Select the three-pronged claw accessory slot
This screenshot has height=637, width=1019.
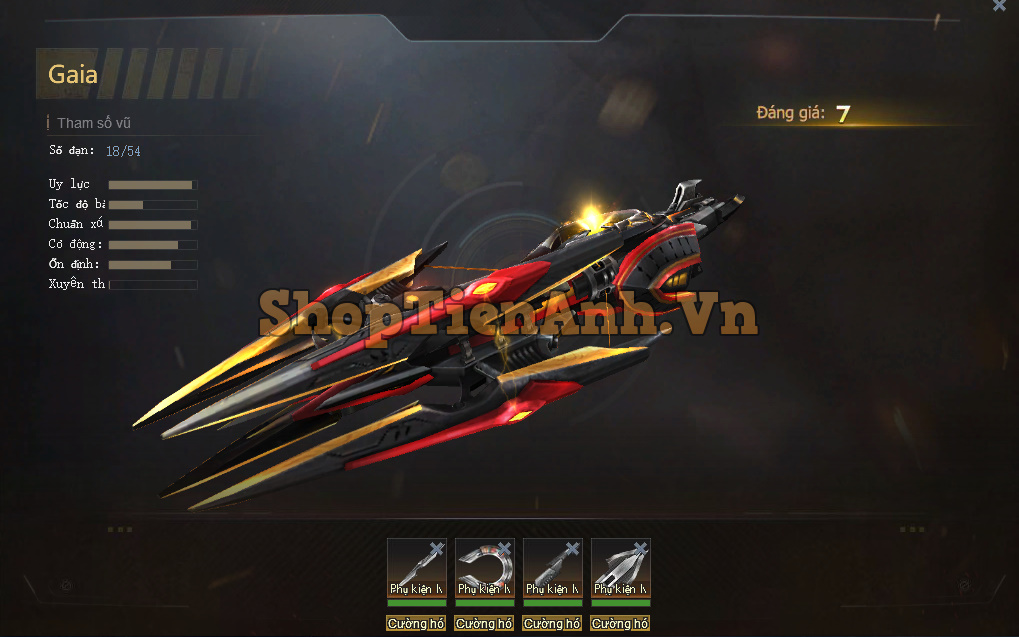(x=620, y=567)
